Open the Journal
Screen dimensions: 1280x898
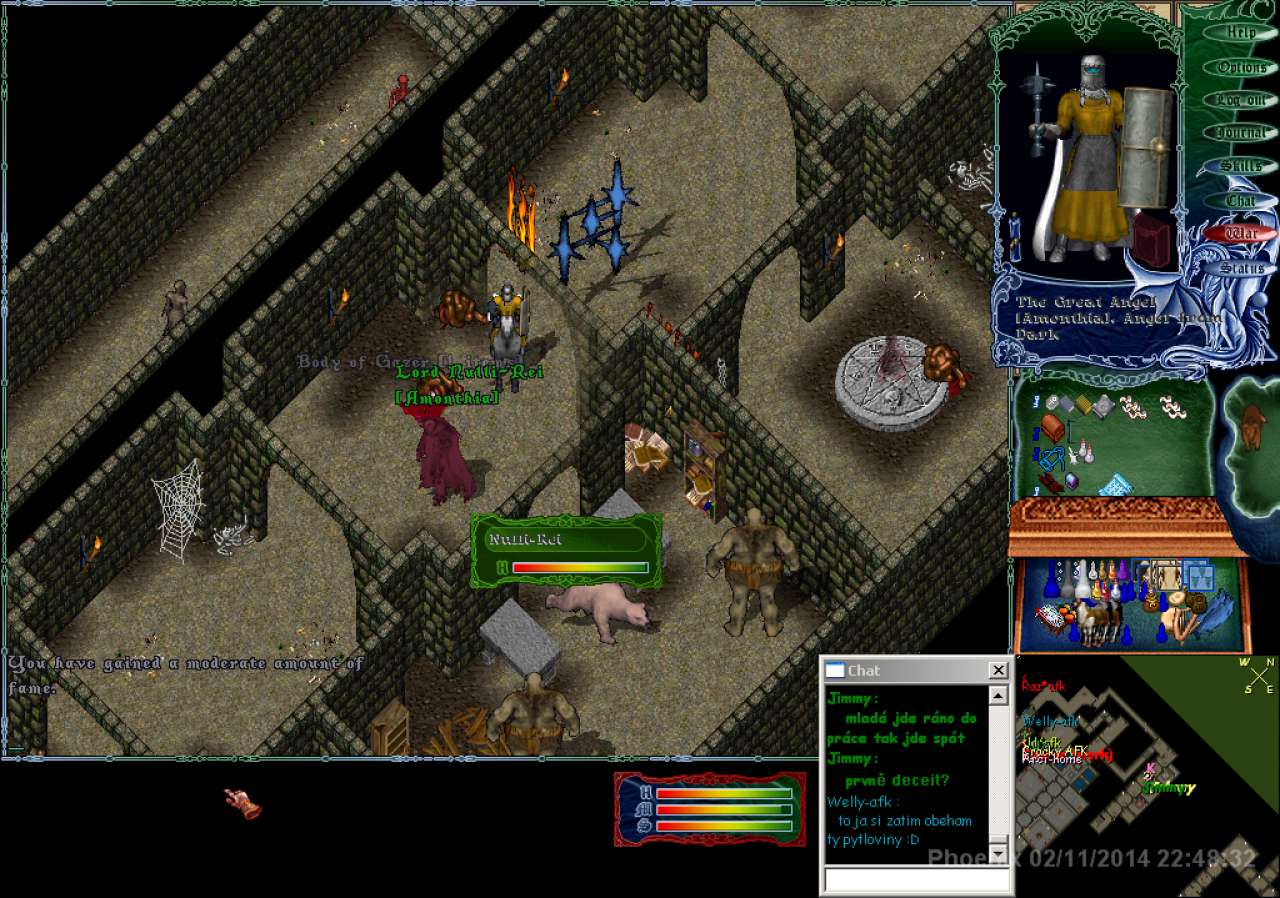coord(1240,133)
